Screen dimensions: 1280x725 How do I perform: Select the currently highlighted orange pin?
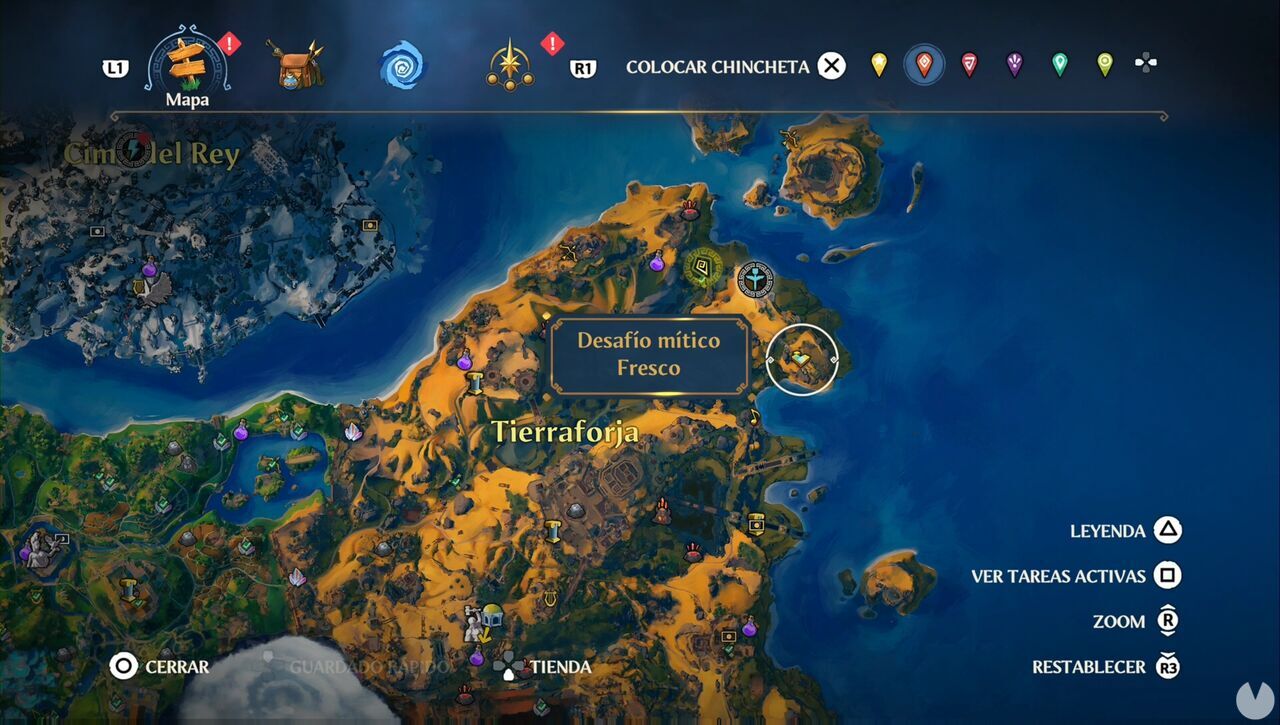click(923, 63)
